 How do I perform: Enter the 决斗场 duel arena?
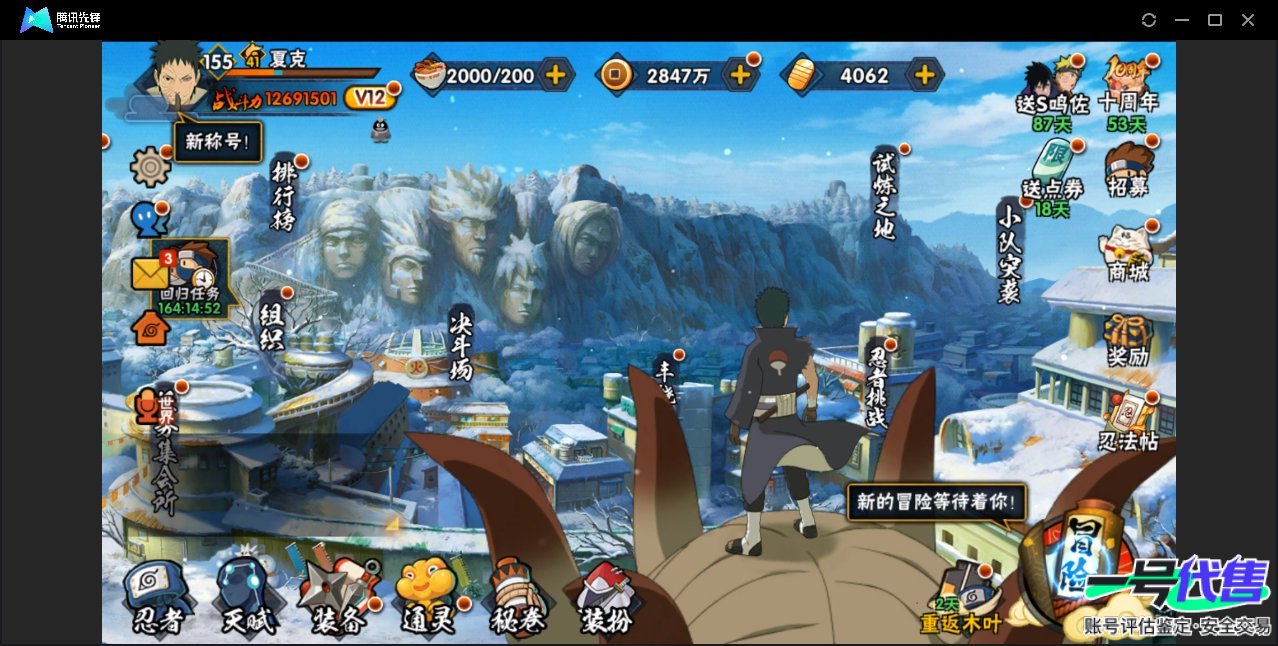coord(461,343)
